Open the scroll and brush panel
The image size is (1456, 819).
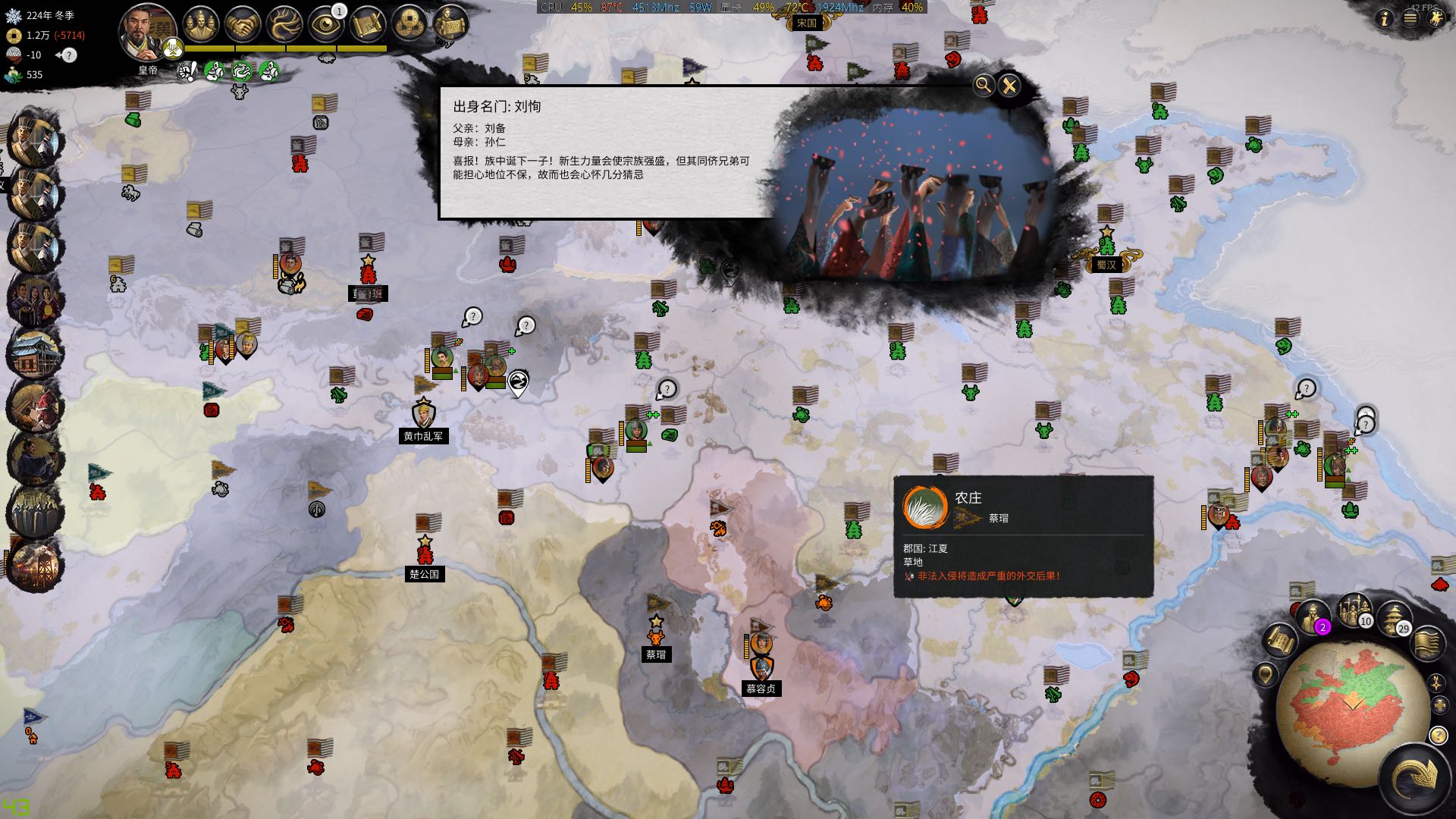[x=369, y=25]
